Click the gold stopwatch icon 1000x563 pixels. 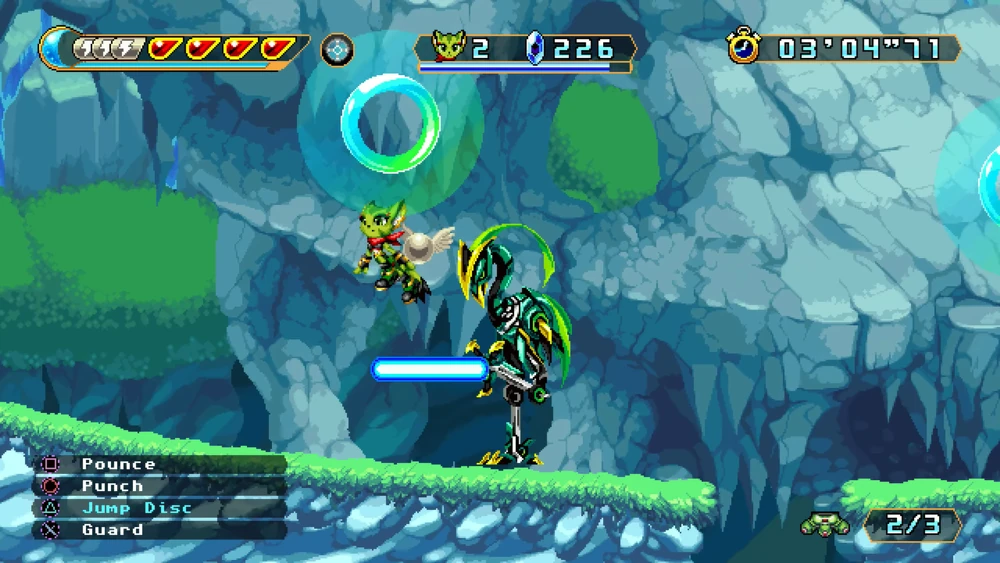[744, 47]
